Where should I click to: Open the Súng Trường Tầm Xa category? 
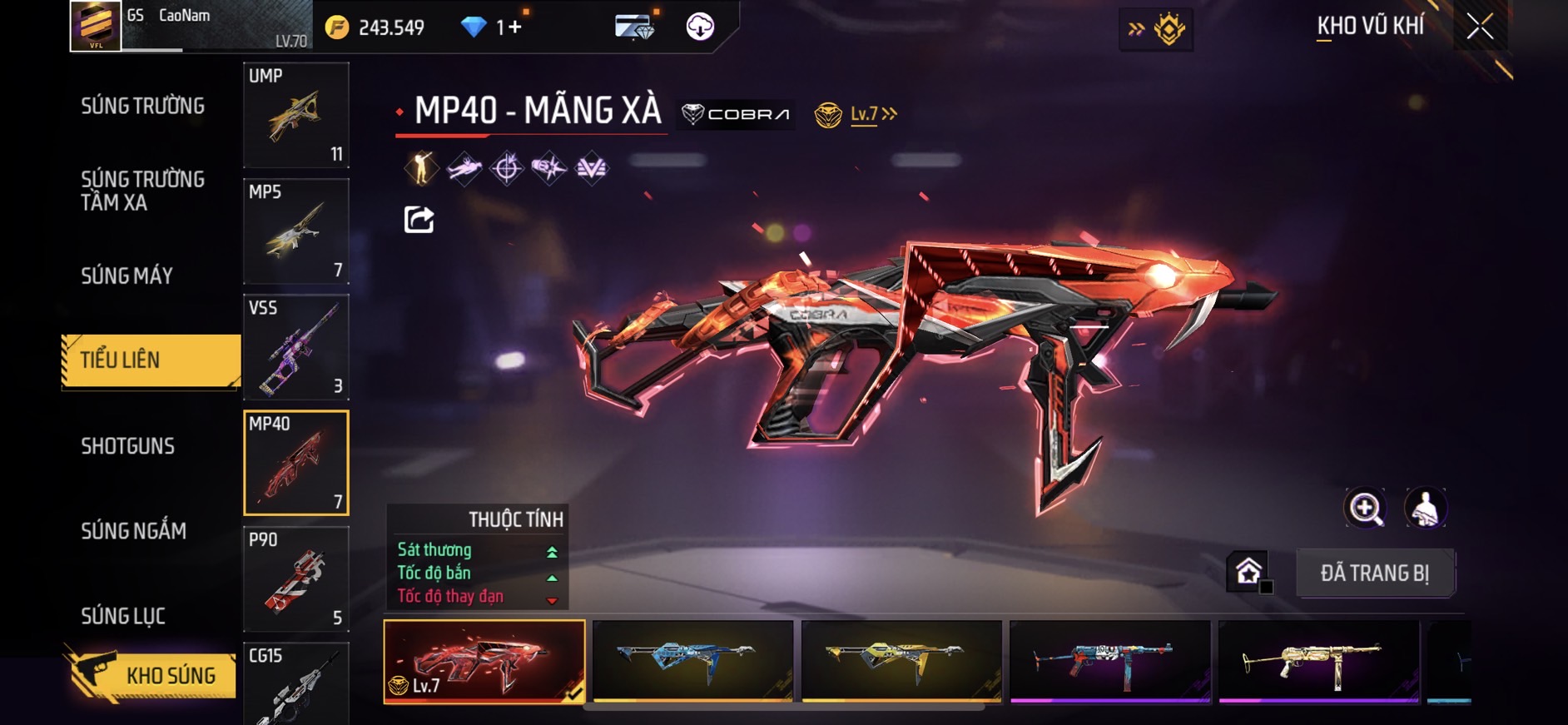[x=142, y=191]
